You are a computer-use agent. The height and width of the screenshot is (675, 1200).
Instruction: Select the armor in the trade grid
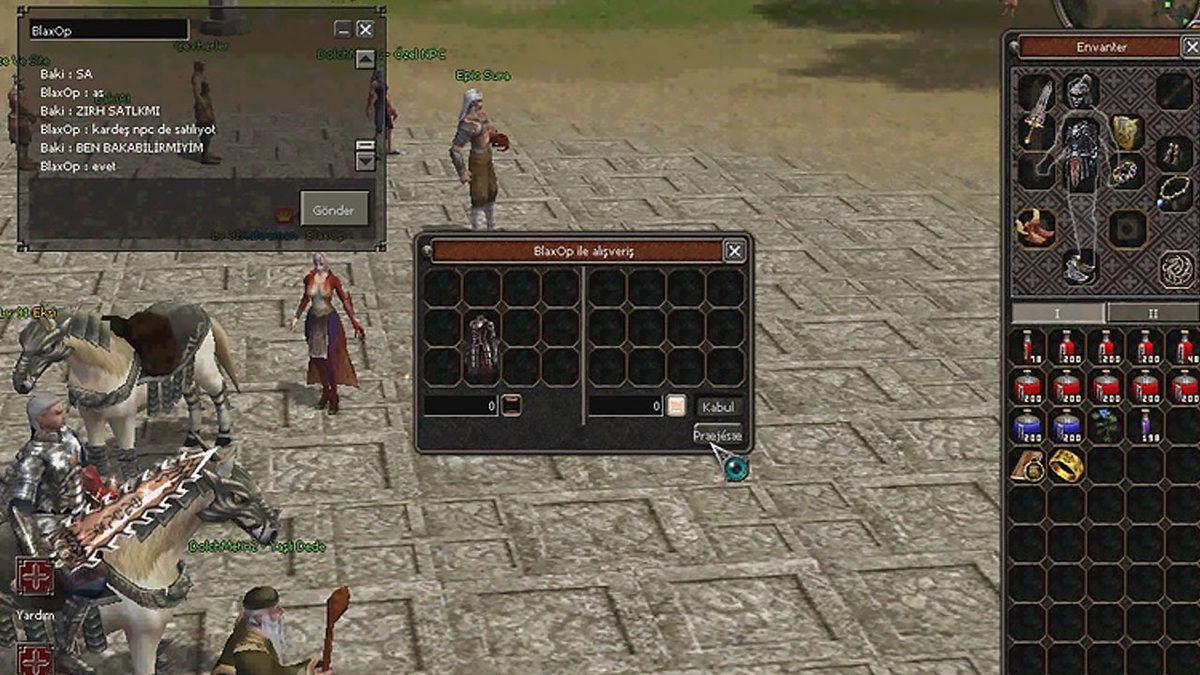tap(481, 346)
